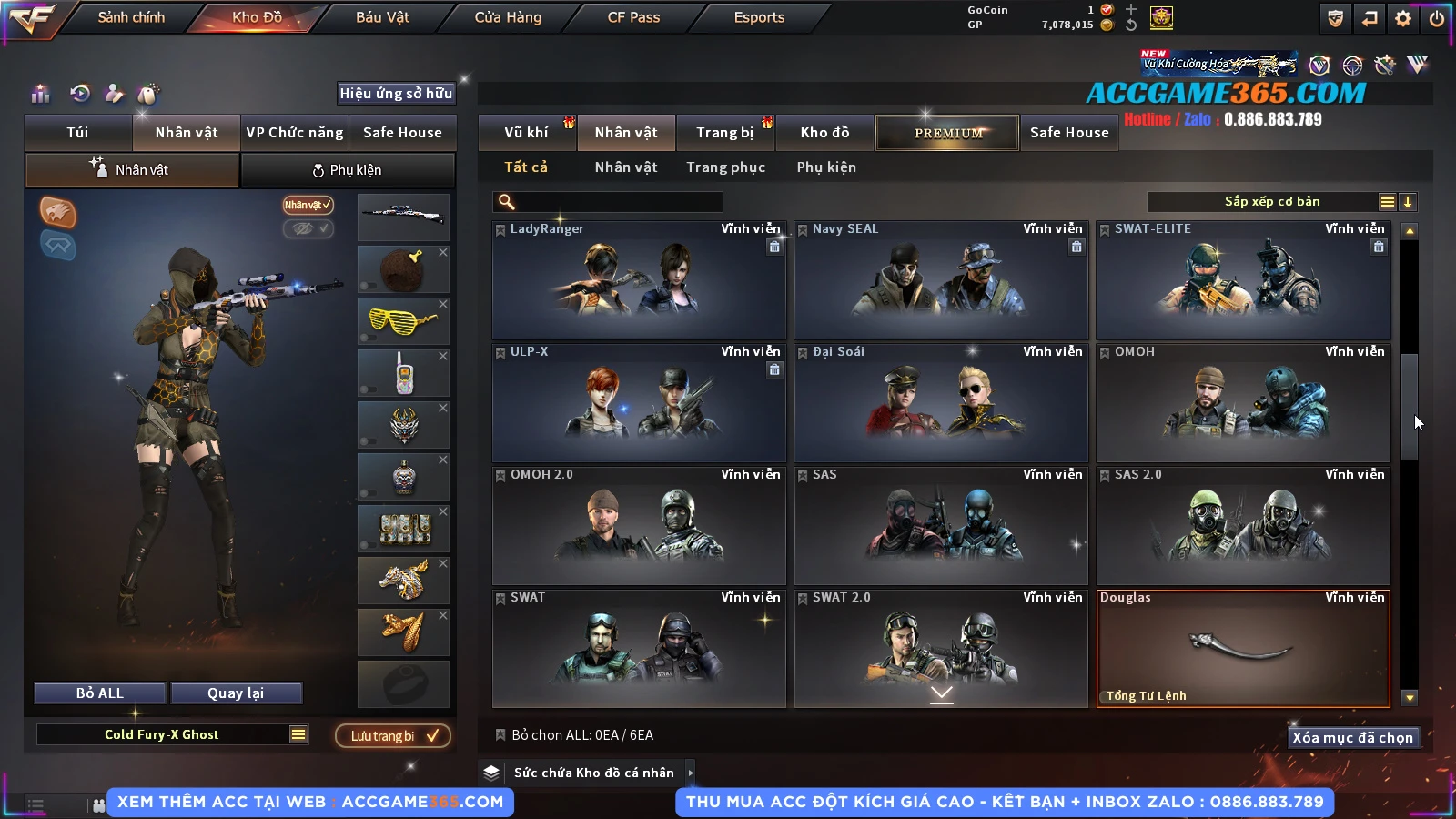Screen dimensions: 1456x819
Task: Switch to the Esports section
Action: click(759, 17)
